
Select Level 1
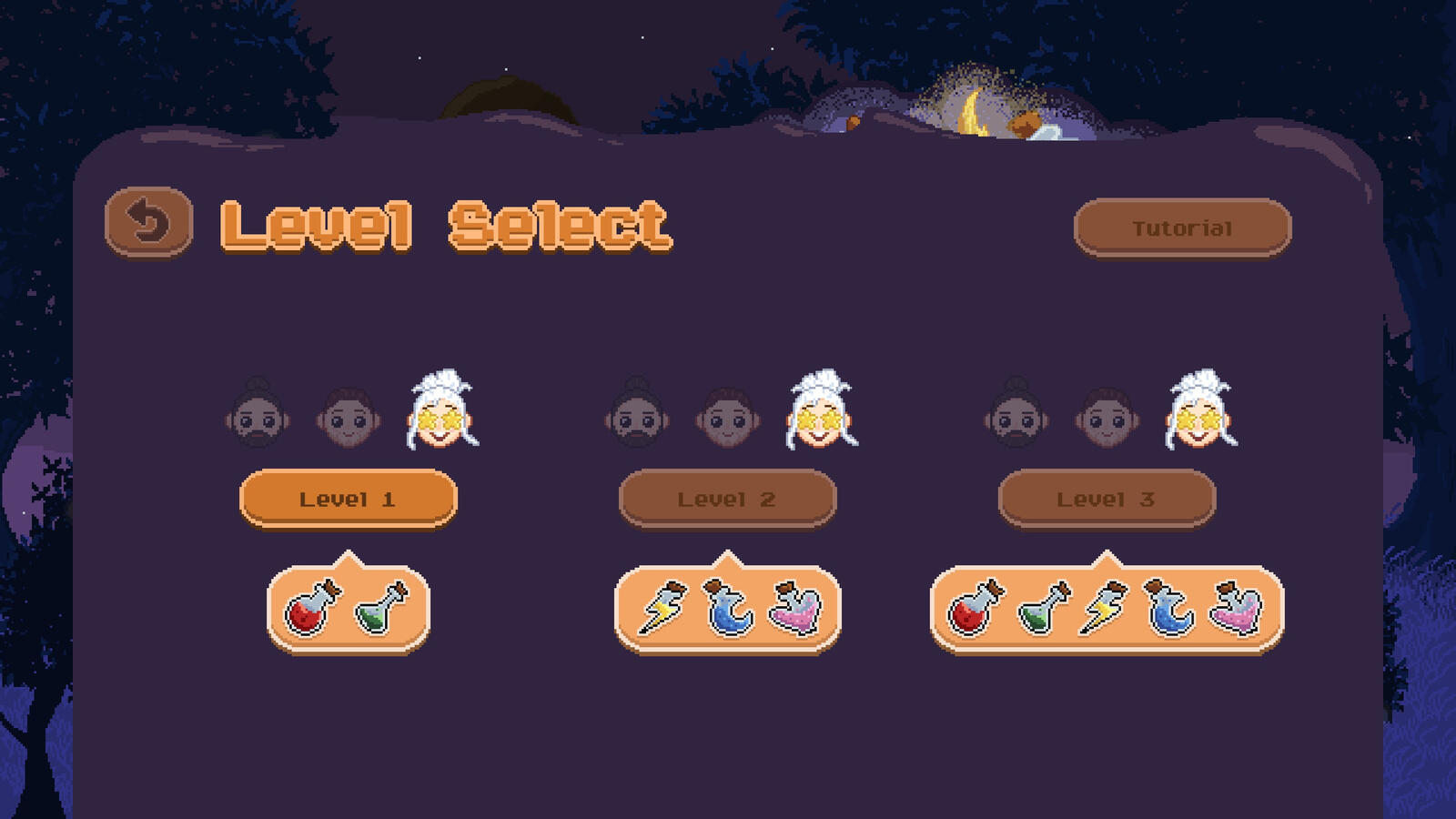(348, 499)
